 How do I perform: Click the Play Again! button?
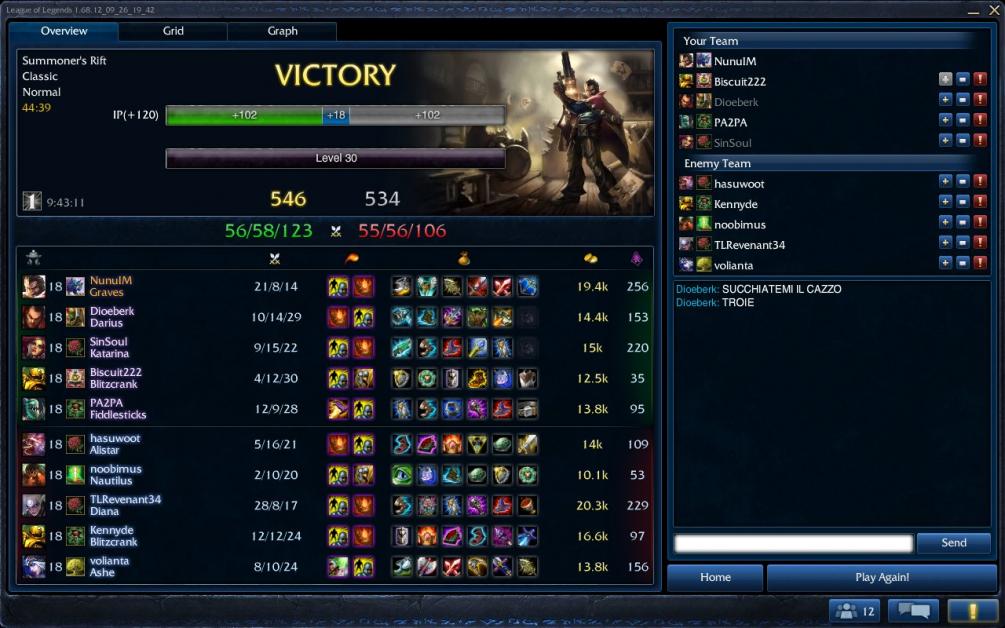[881, 577]
